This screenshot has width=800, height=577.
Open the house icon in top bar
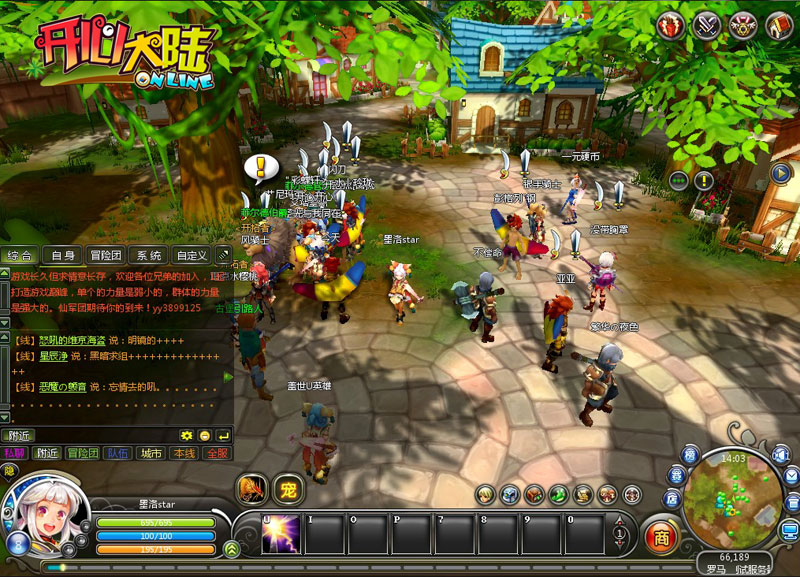777,25
